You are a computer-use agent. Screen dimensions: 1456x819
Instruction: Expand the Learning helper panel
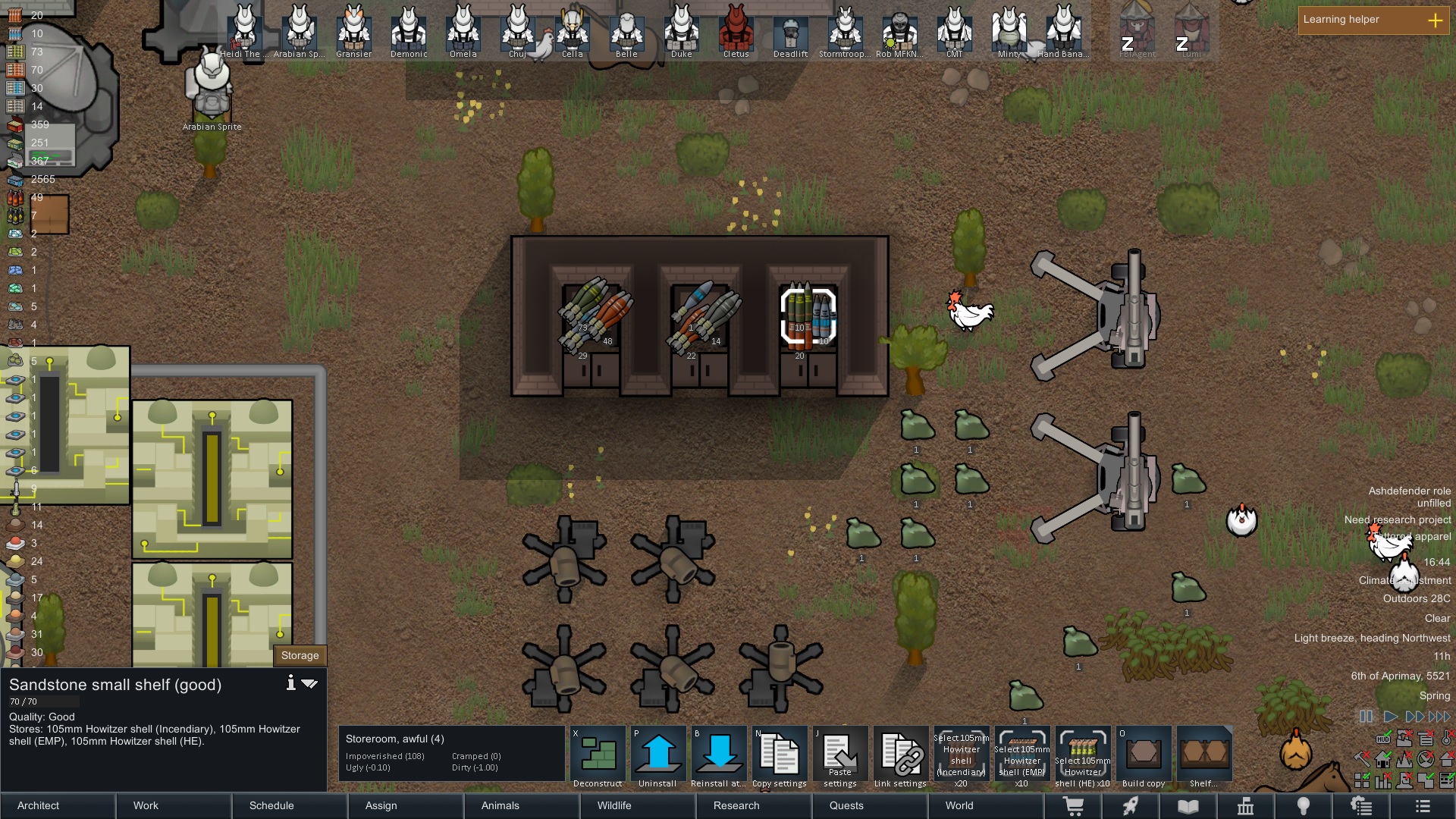(1435, 20)
